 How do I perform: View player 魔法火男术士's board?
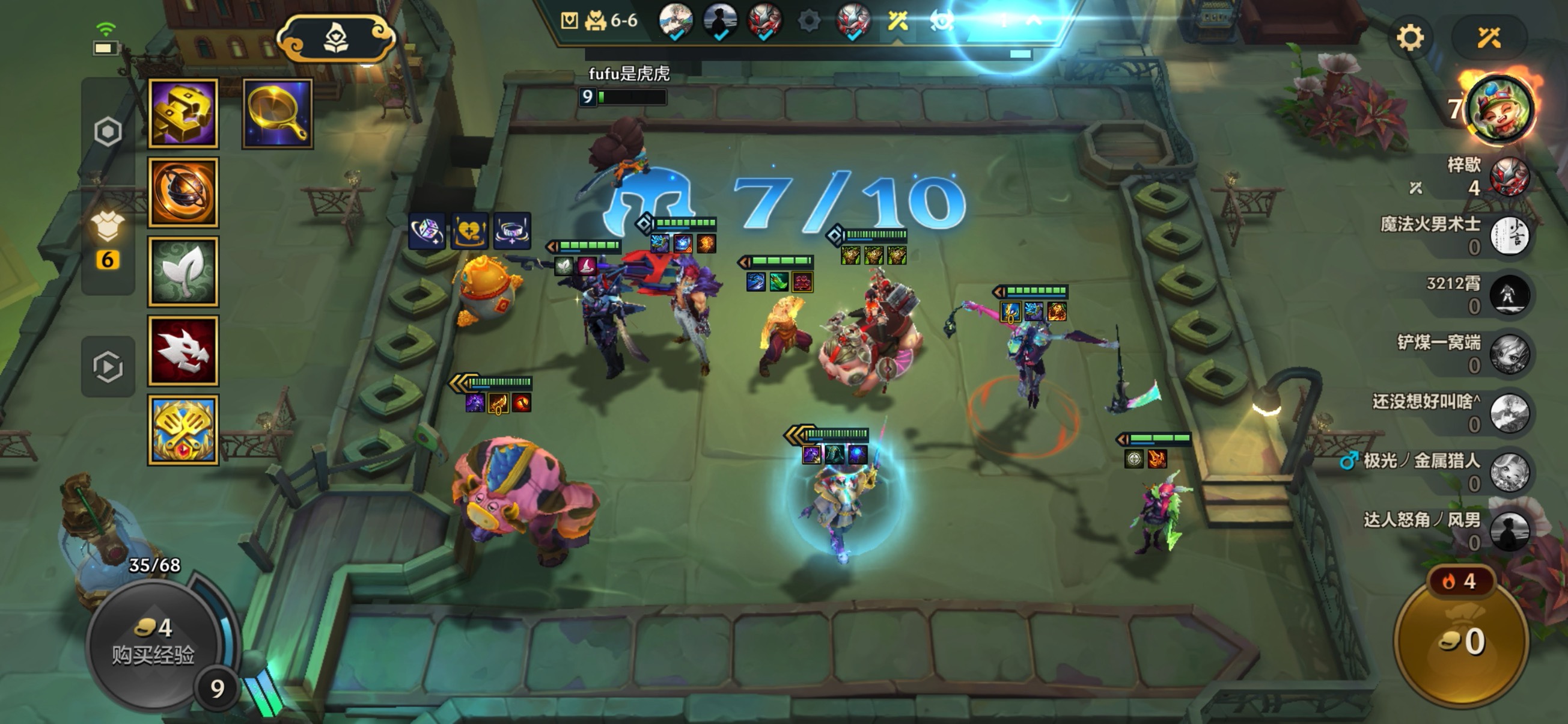pyautogui.click(x=1509, y=236)
